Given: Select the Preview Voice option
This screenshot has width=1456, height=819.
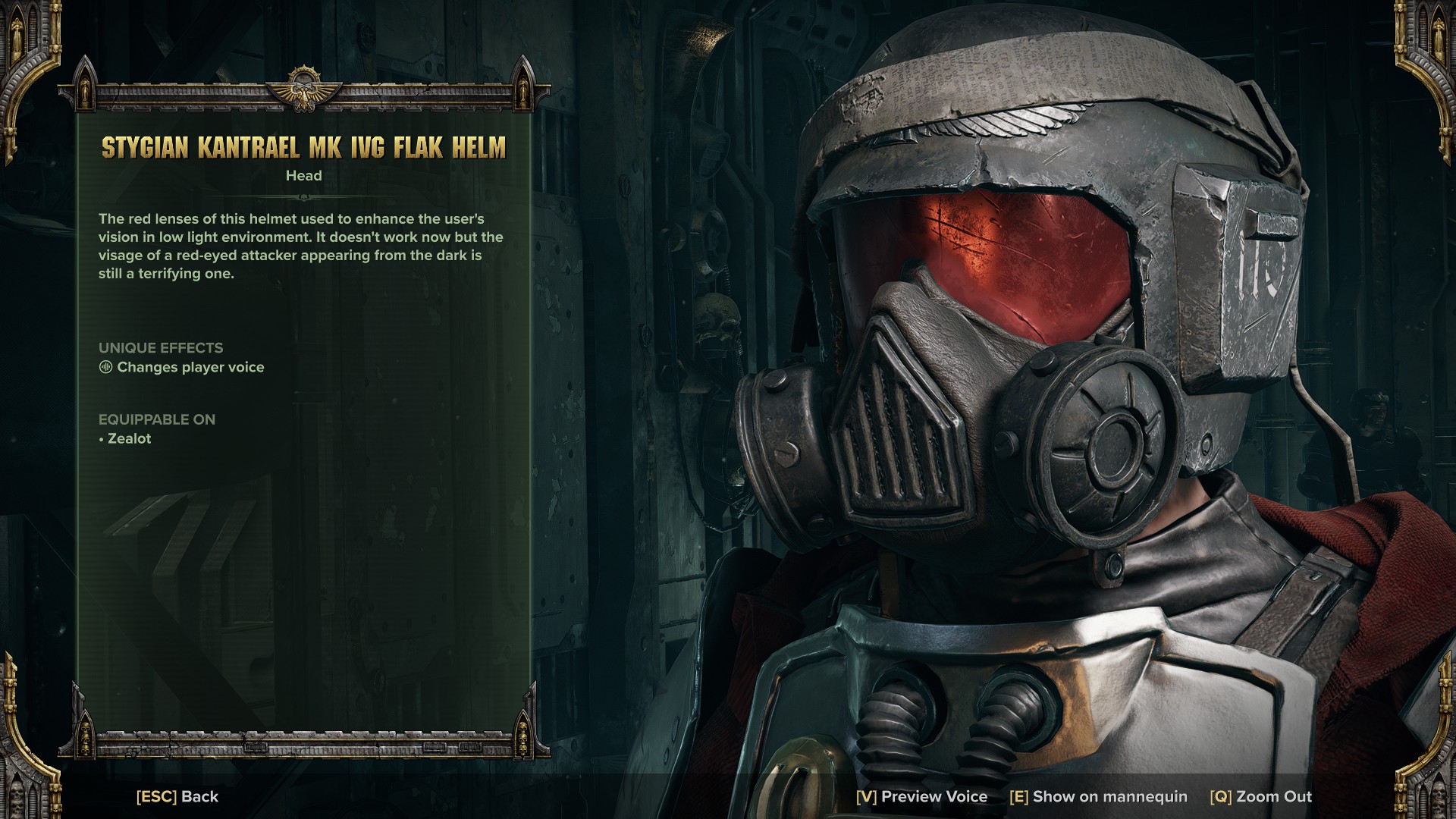Looking at the screenshot, I should (x=921, y=796).
